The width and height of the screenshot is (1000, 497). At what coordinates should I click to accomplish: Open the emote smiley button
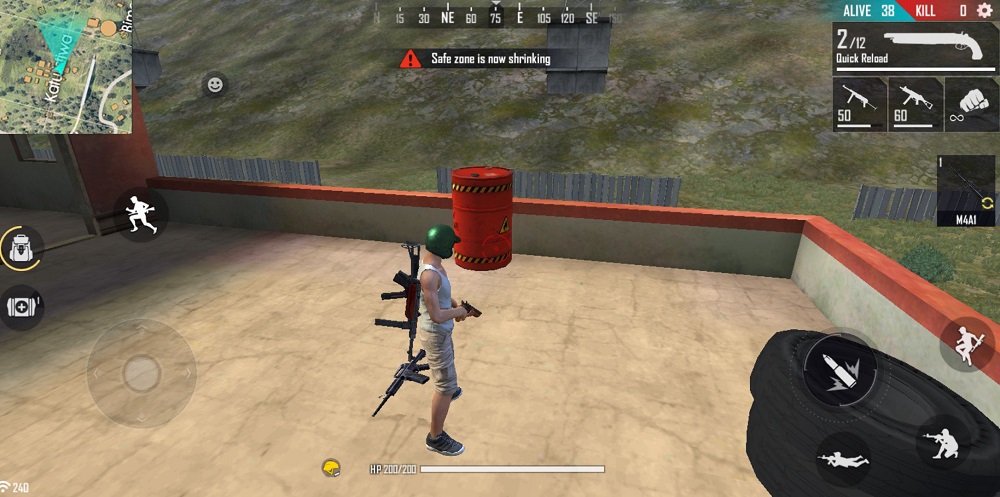coord(215,85)
